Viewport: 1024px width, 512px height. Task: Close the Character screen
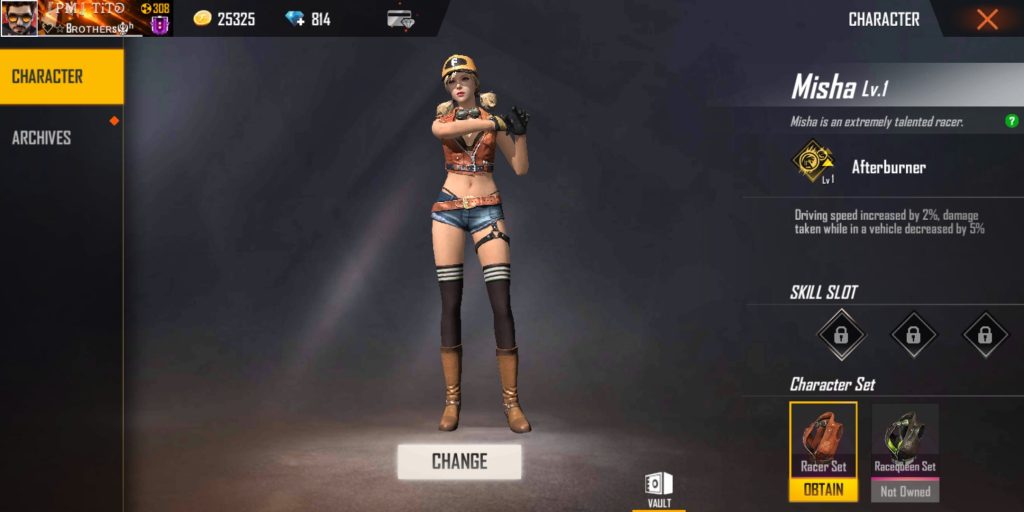tap(987, 19)
